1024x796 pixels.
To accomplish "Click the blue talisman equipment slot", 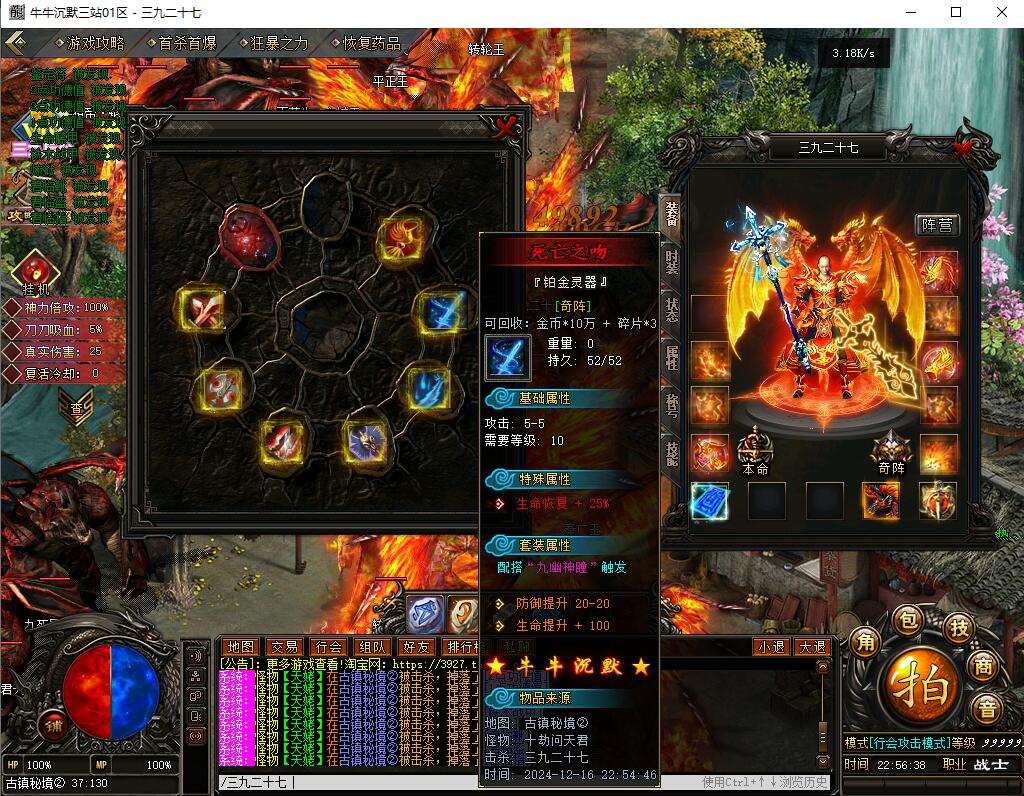I will point(710,501).
